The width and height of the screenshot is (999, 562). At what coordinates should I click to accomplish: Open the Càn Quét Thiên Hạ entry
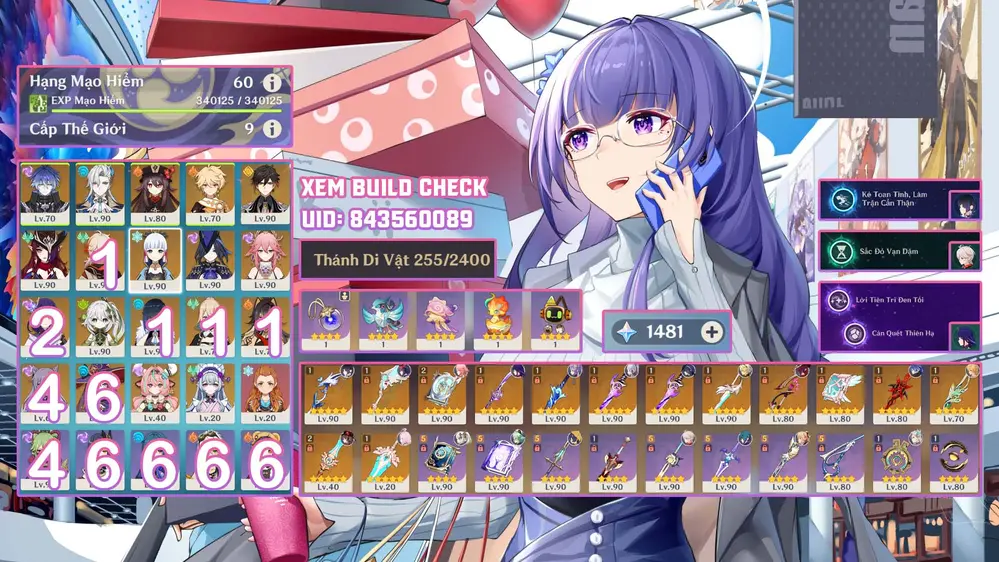coord(883,335)
